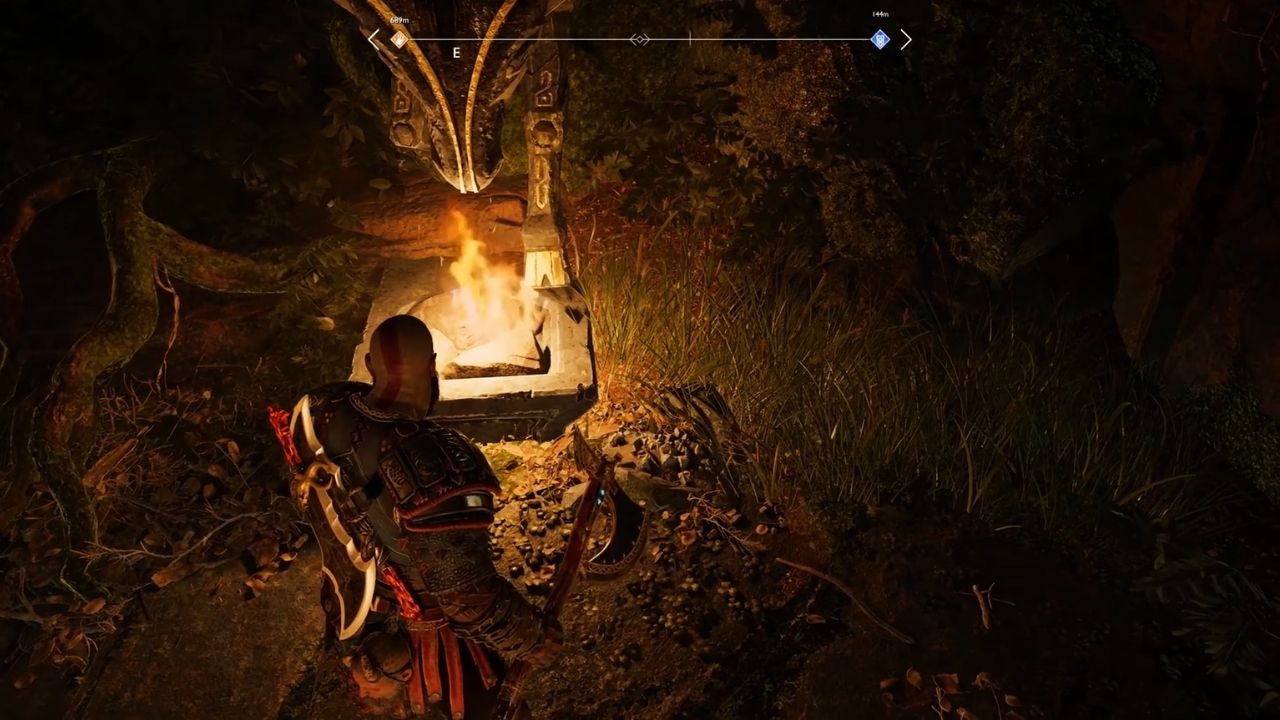Select the blue compass marker at 144m
The height and width of the screenshot is (720, 1280).
[x=880, y=39]
